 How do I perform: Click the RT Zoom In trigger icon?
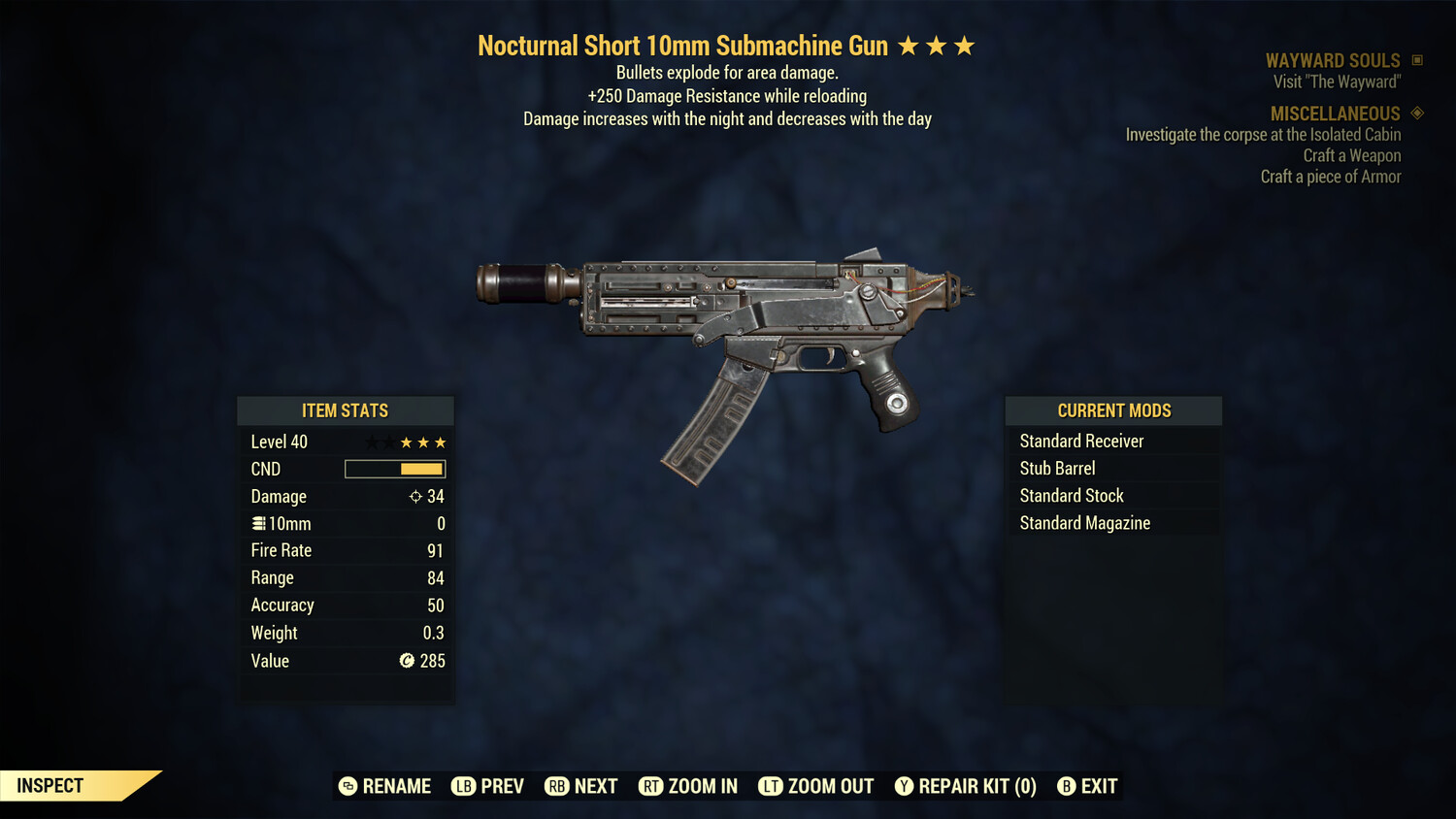click(x=652, y=786)
